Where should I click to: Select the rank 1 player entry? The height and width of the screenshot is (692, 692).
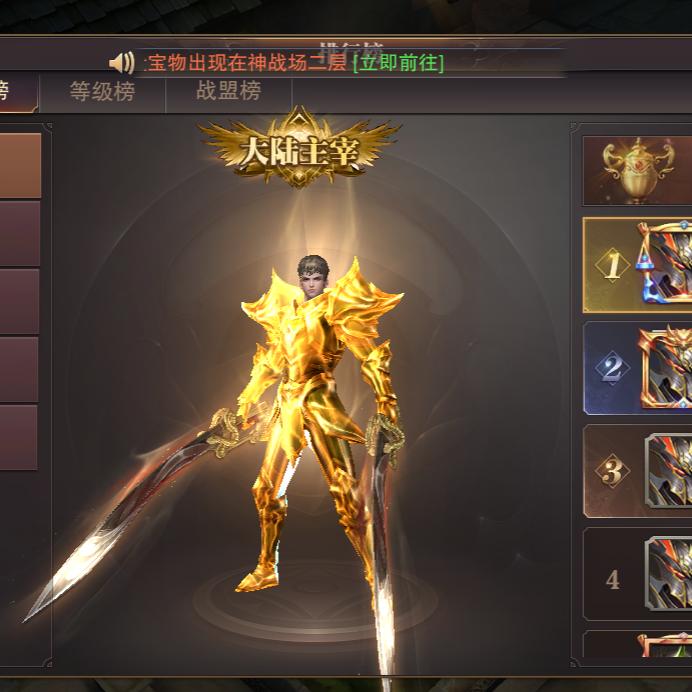click(x=638, y=265)
